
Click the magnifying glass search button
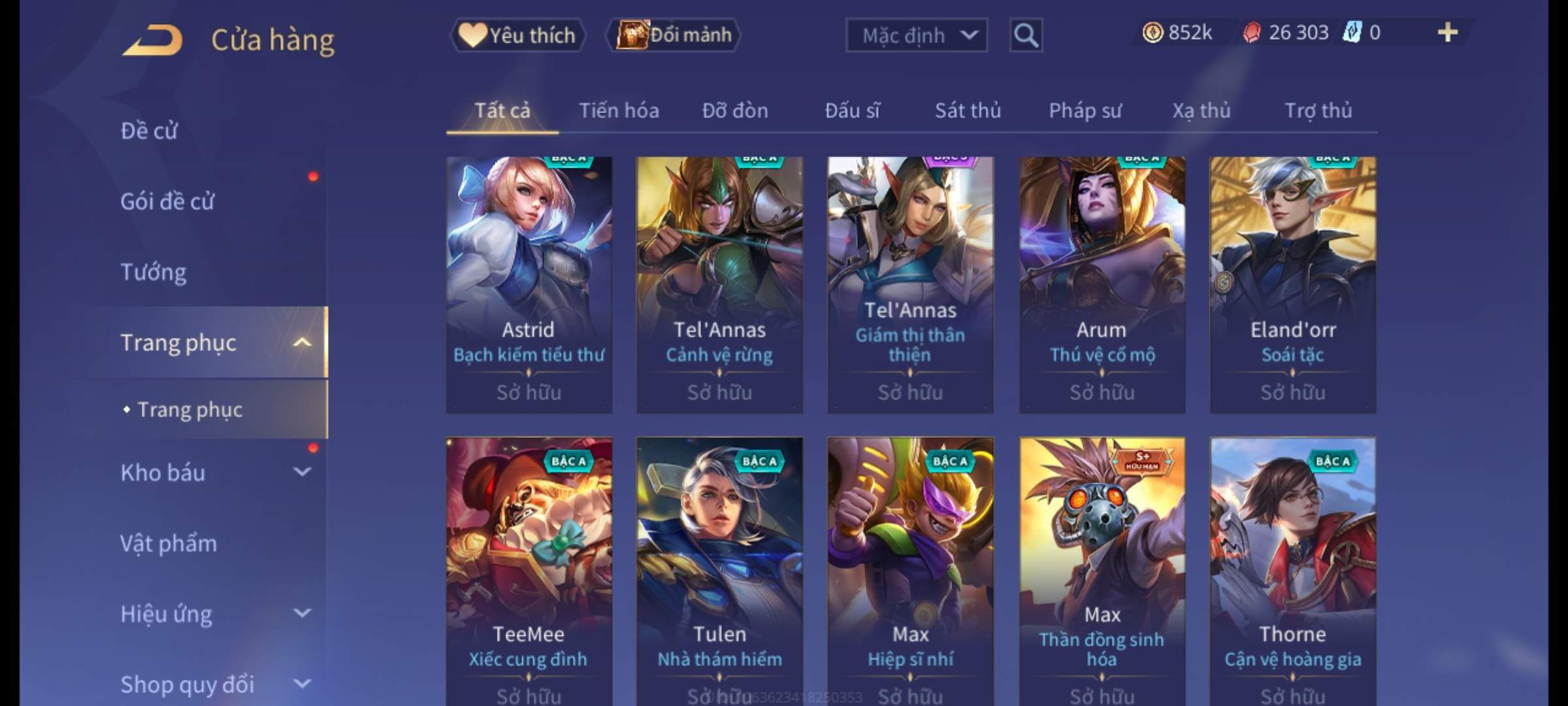point(1025,35)
